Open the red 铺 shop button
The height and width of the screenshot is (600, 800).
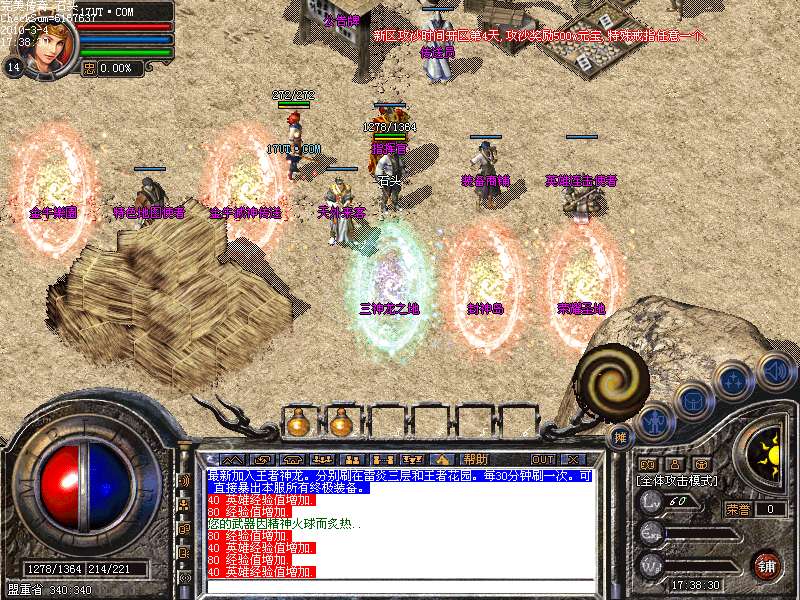[765, 564]
